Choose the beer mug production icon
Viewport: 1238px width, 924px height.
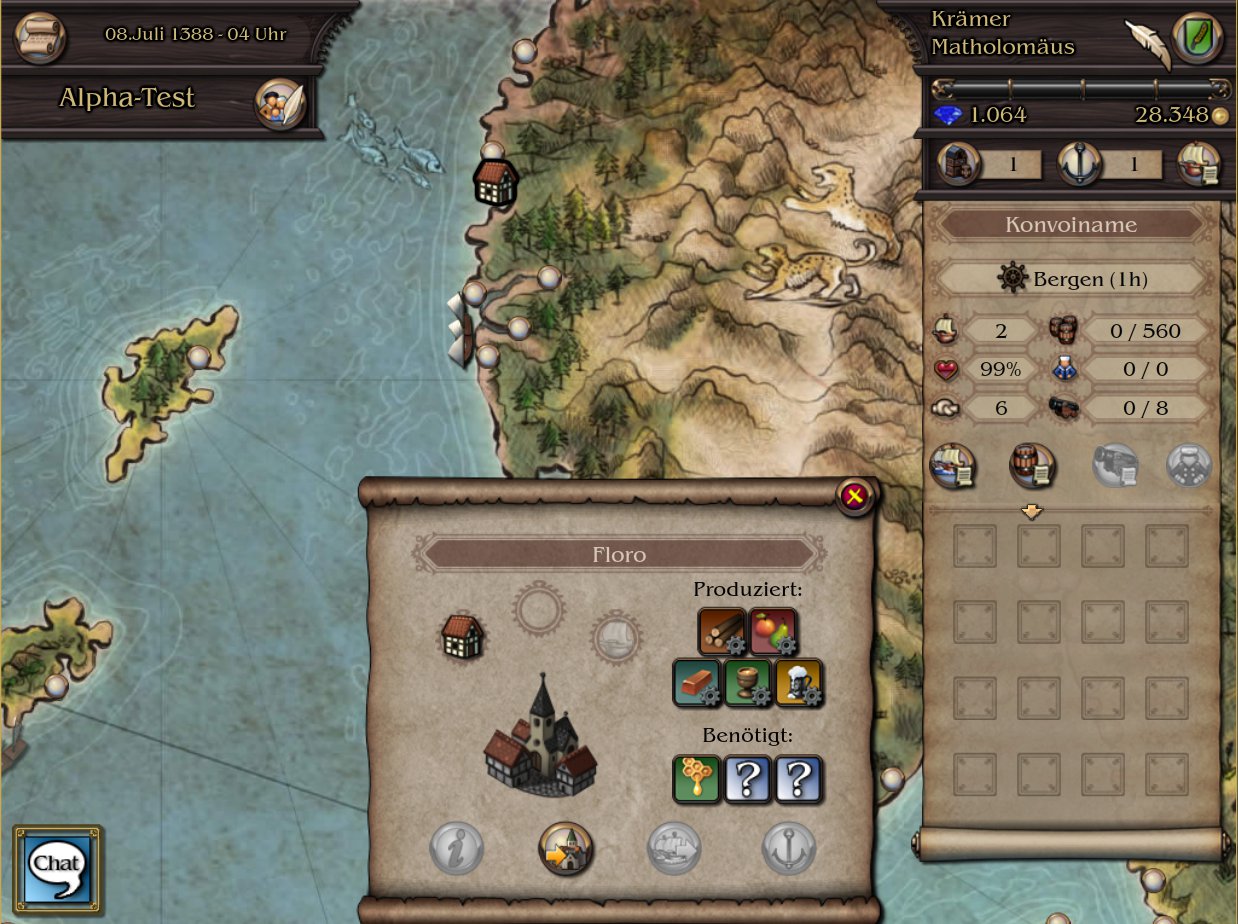point(799,682)
